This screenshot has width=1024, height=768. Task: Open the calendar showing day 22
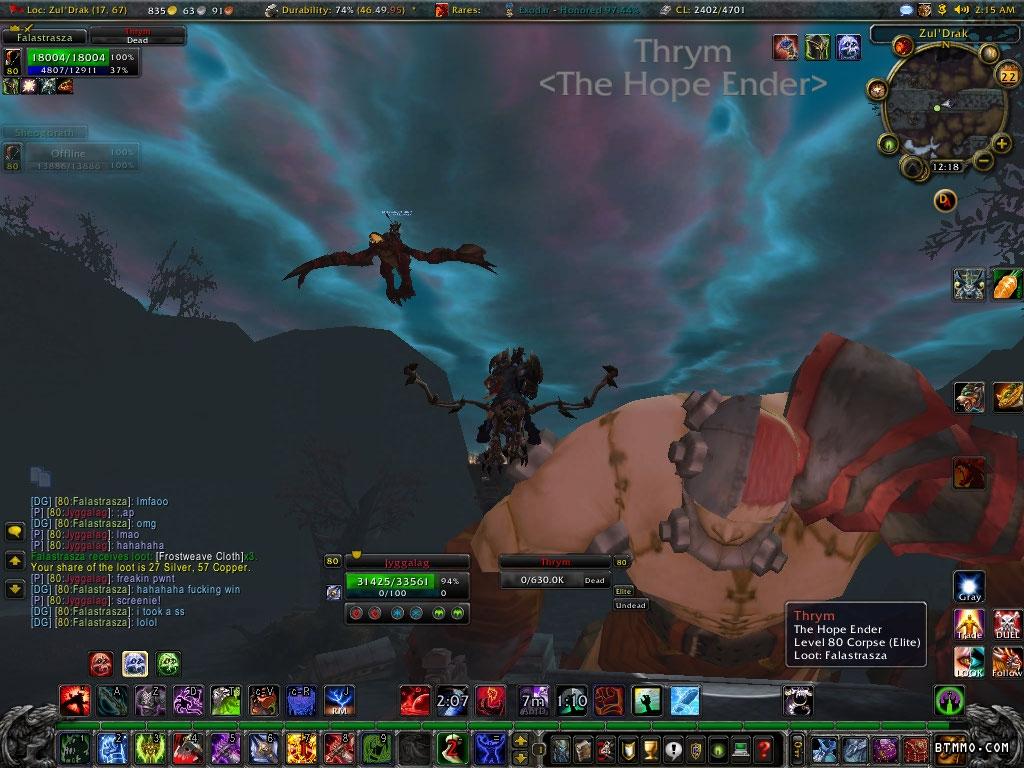coord(1008,74)
